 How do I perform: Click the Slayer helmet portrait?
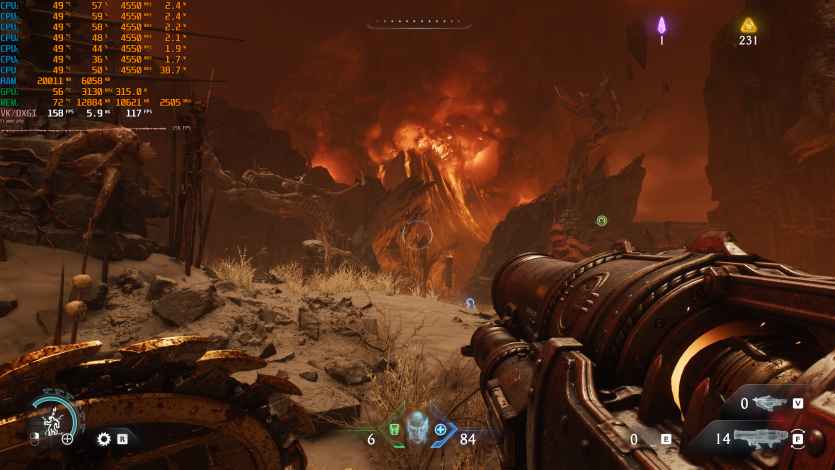[416, 428]
